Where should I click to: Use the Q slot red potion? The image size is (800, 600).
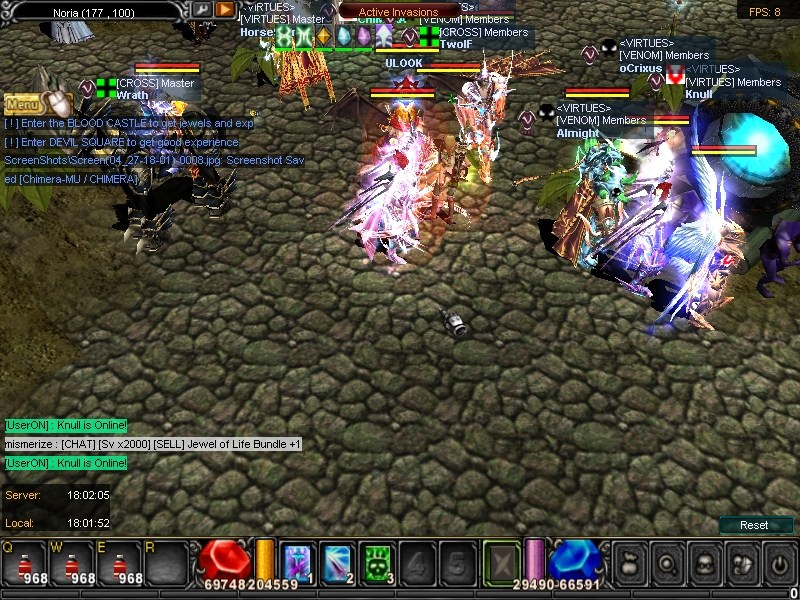click(x=22, y=564)
